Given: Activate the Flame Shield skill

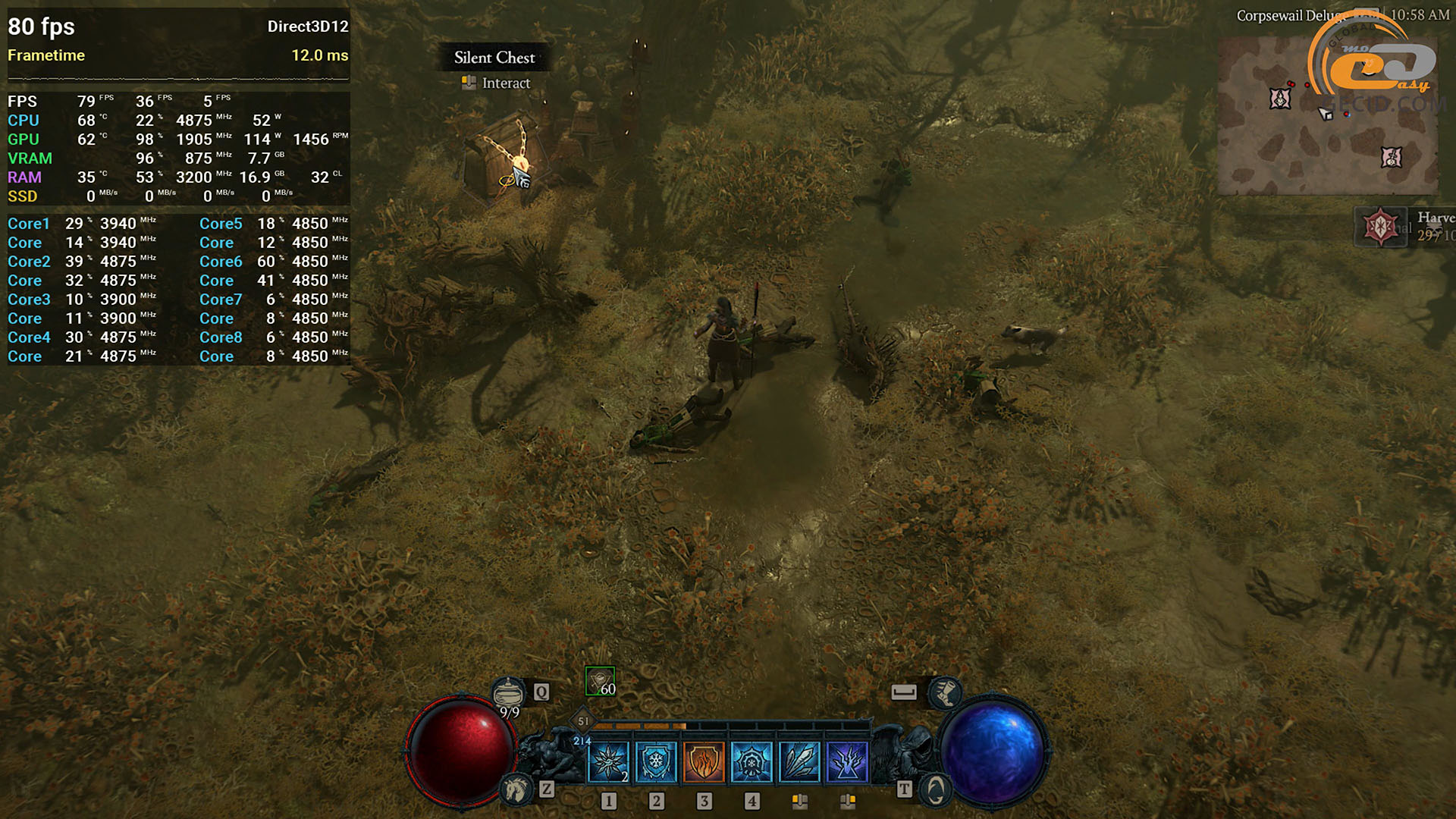Looking at the screenshot, I should coord(704,761).
